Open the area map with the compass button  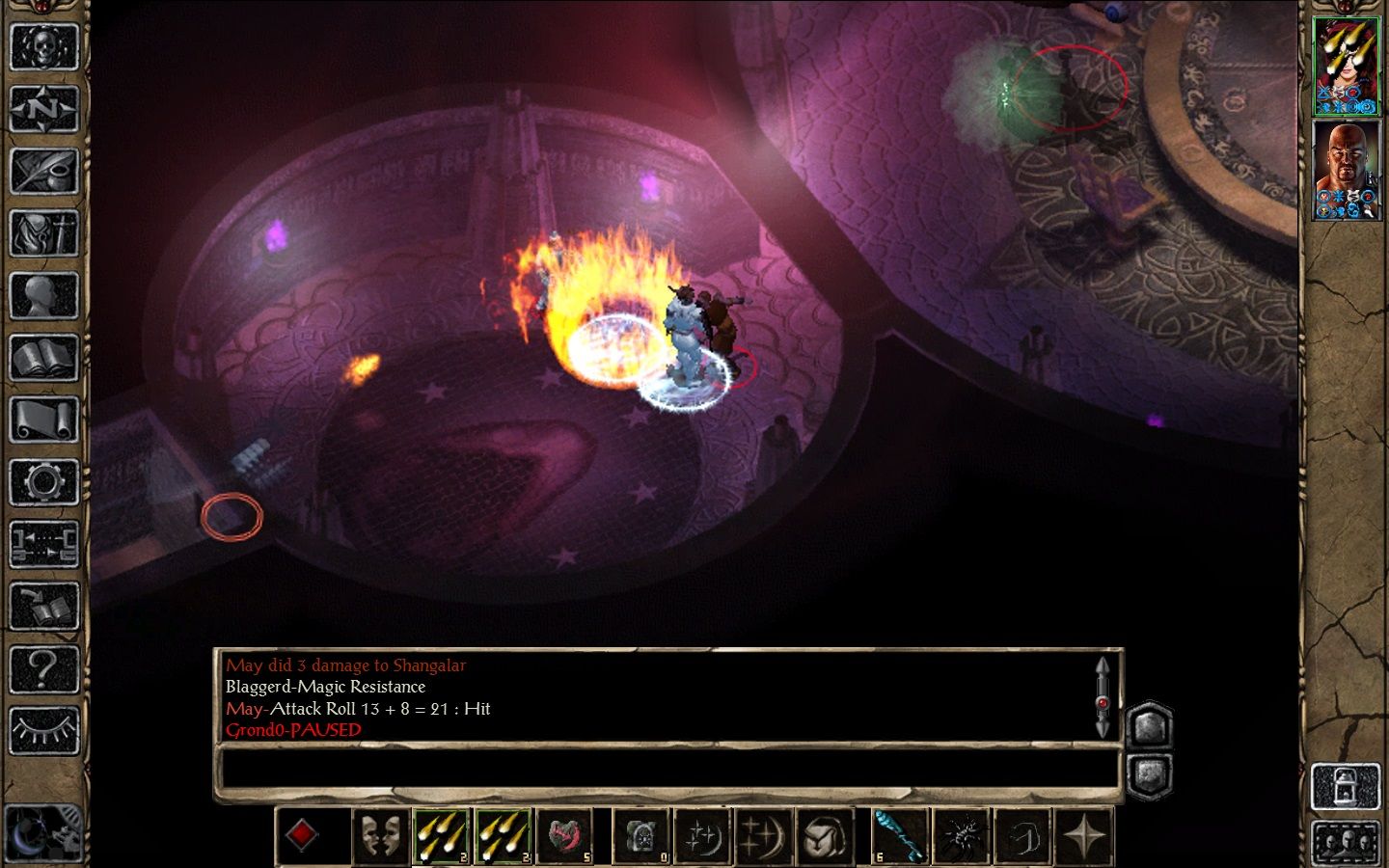(x=43, y=109)
